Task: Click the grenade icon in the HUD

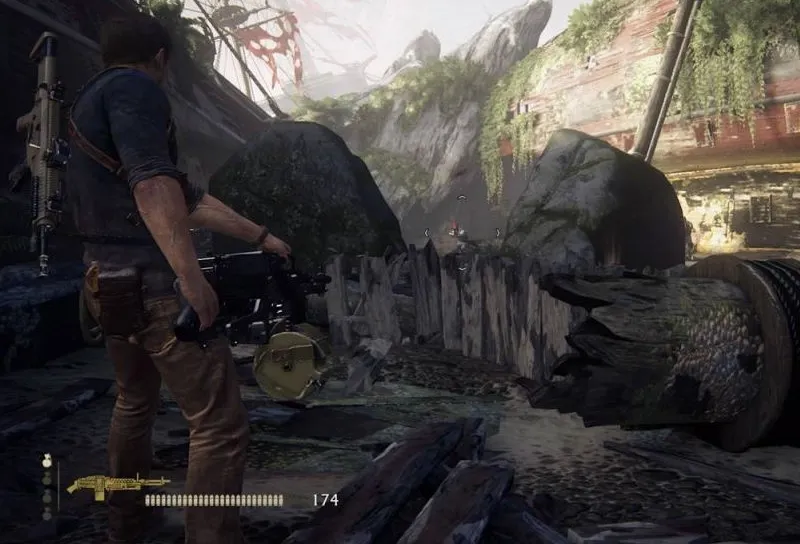Action: point(46,462)
